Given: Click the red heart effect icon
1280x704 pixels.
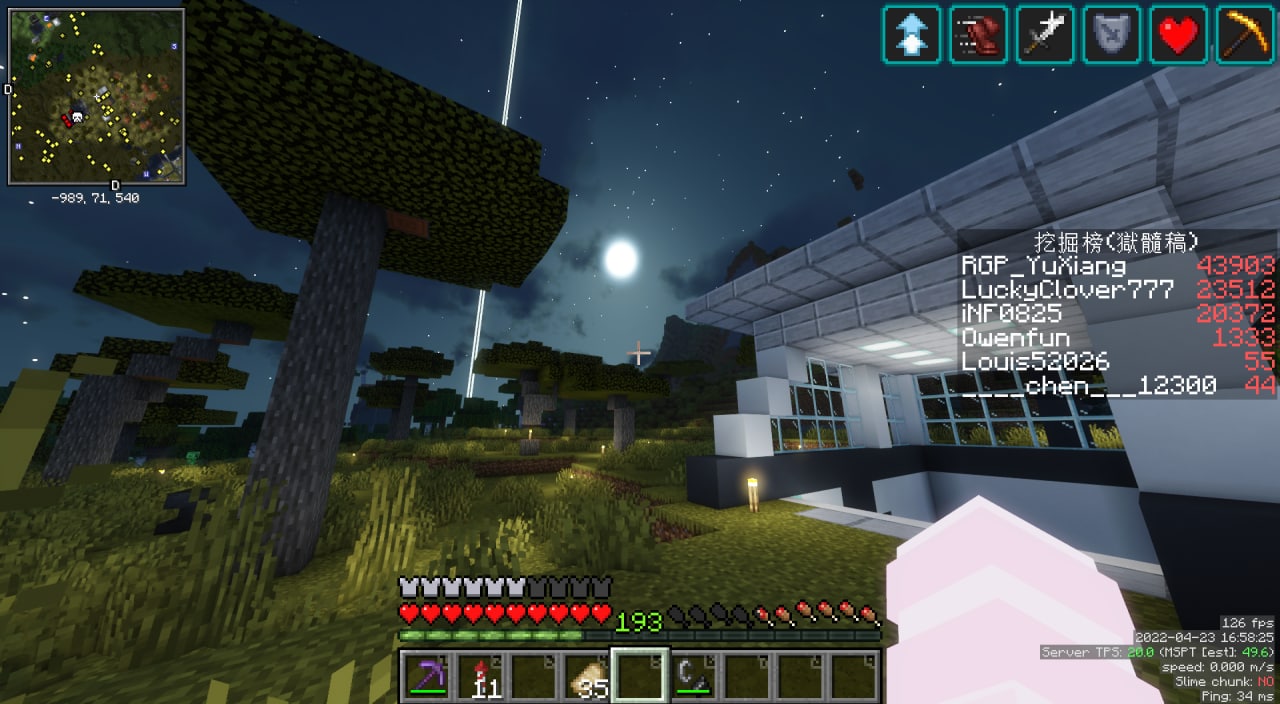Looking at the screenshot, I should coord(1178,35).
